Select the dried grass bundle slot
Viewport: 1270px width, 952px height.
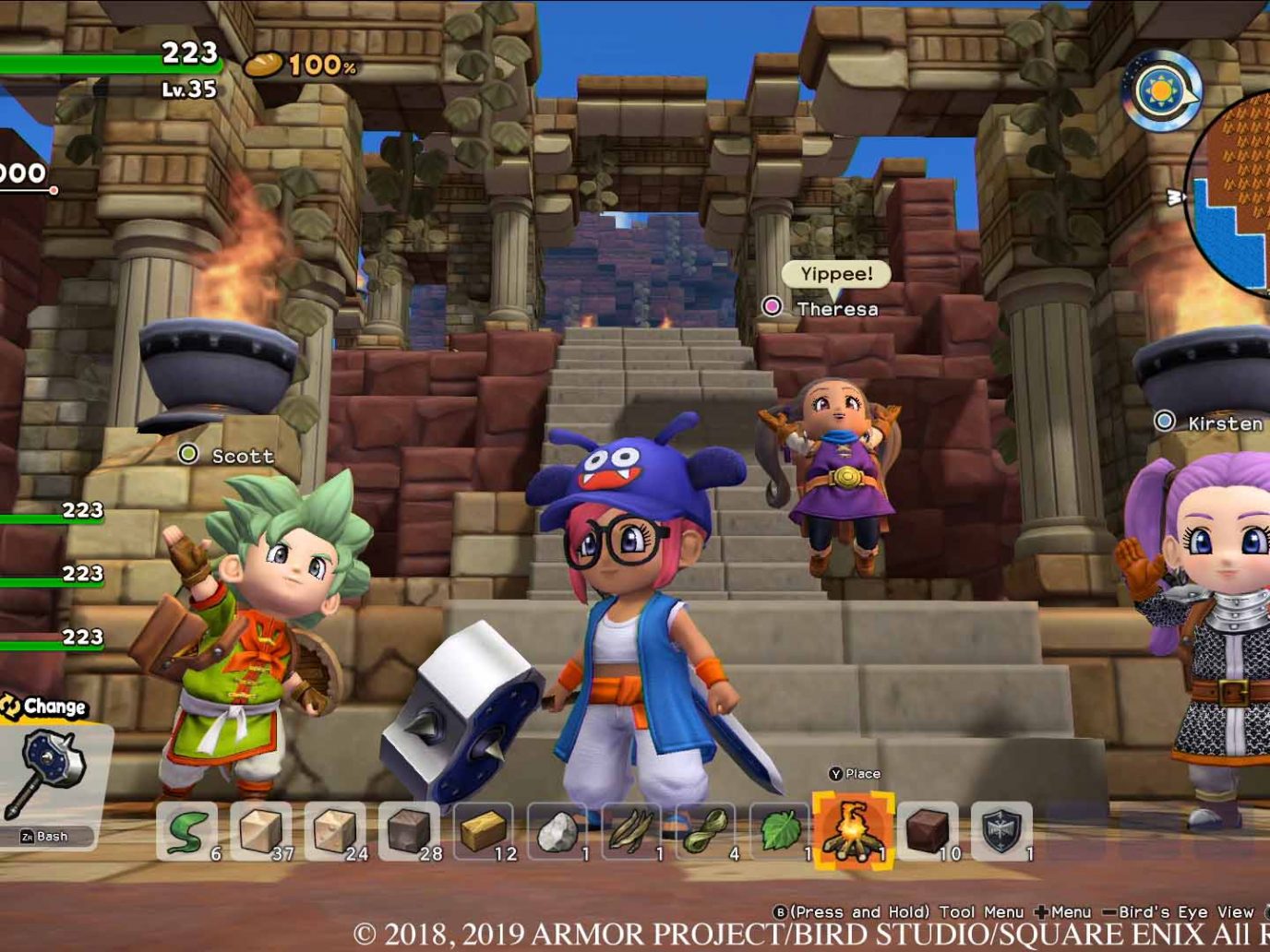point(631,831)
